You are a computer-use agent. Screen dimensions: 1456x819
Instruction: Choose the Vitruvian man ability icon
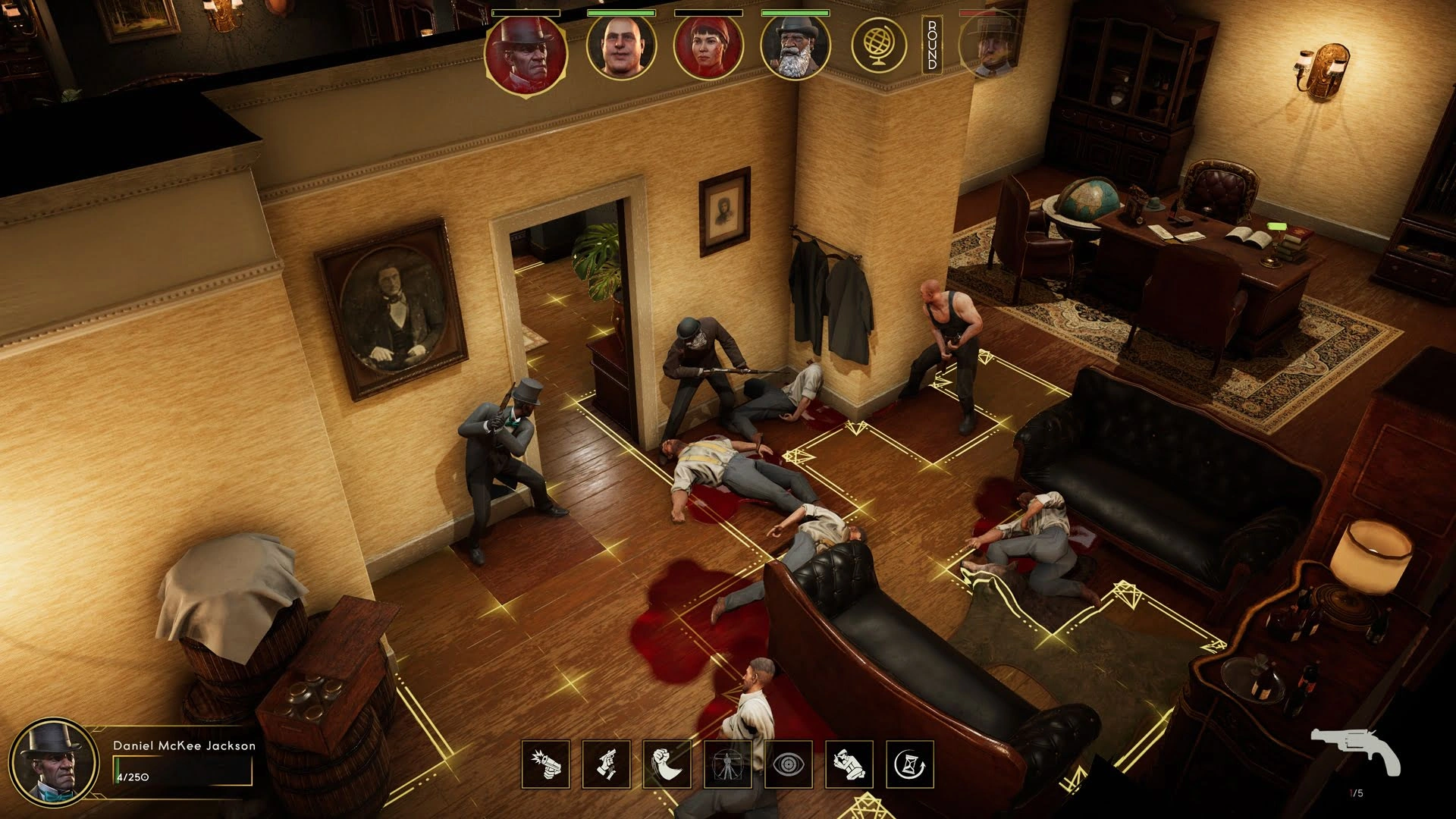point(727,764)
